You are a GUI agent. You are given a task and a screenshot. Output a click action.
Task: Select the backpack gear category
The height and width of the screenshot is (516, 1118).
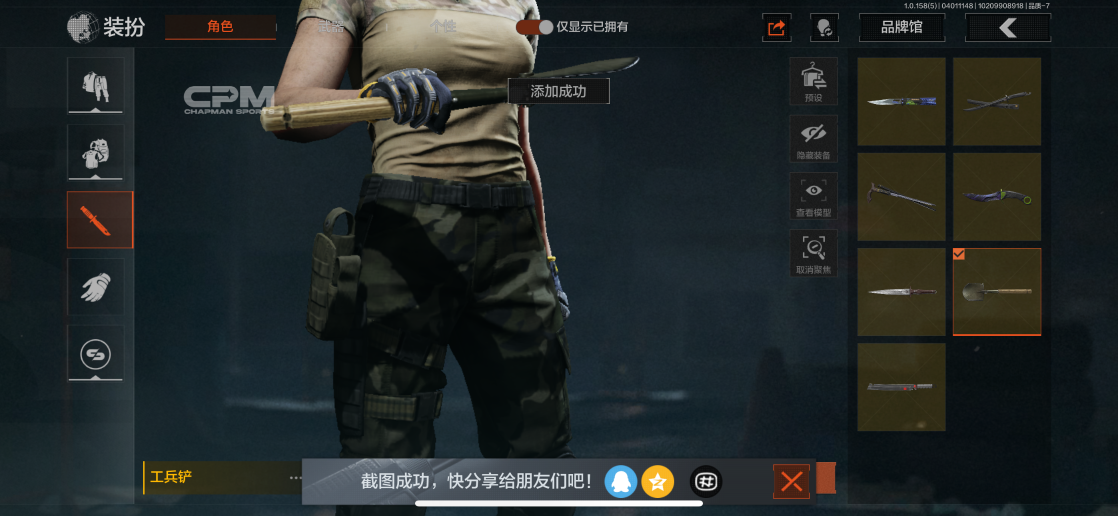96,152
